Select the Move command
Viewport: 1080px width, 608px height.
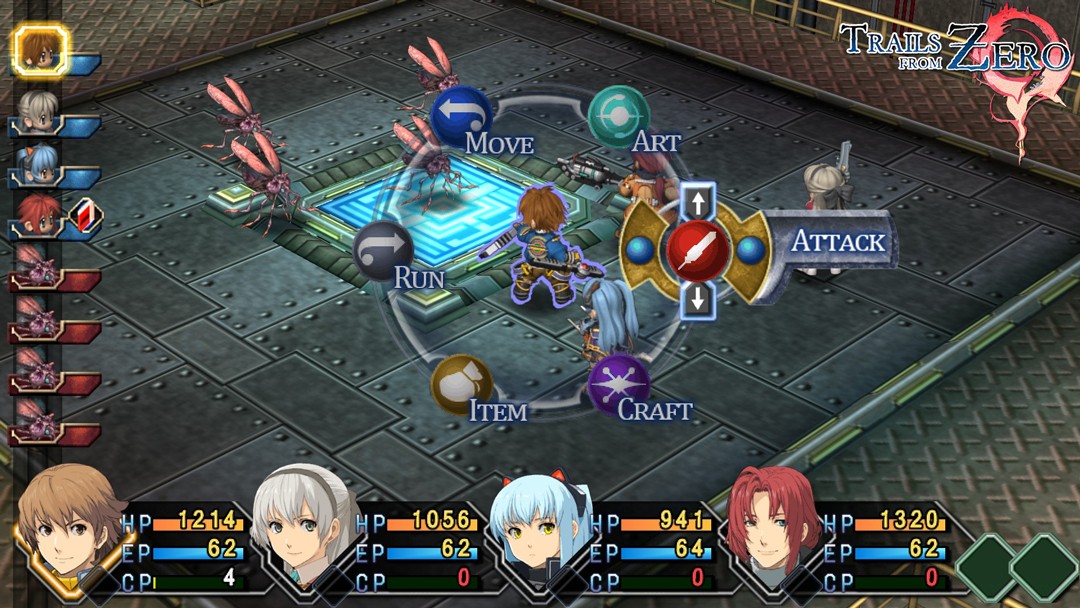pyautogui.click(x=460, y=115)
